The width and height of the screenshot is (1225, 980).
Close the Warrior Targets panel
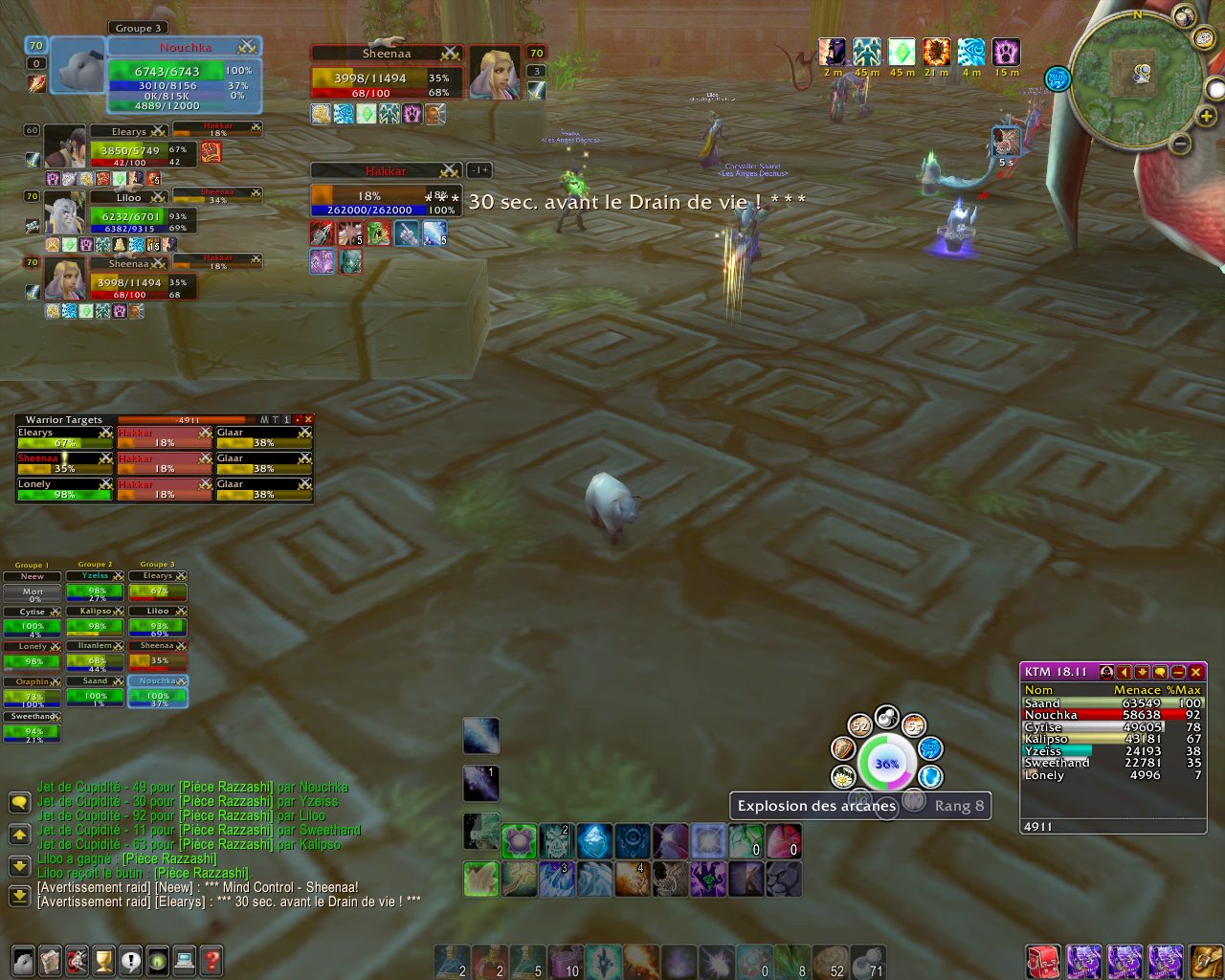click(x=308, y=419)
